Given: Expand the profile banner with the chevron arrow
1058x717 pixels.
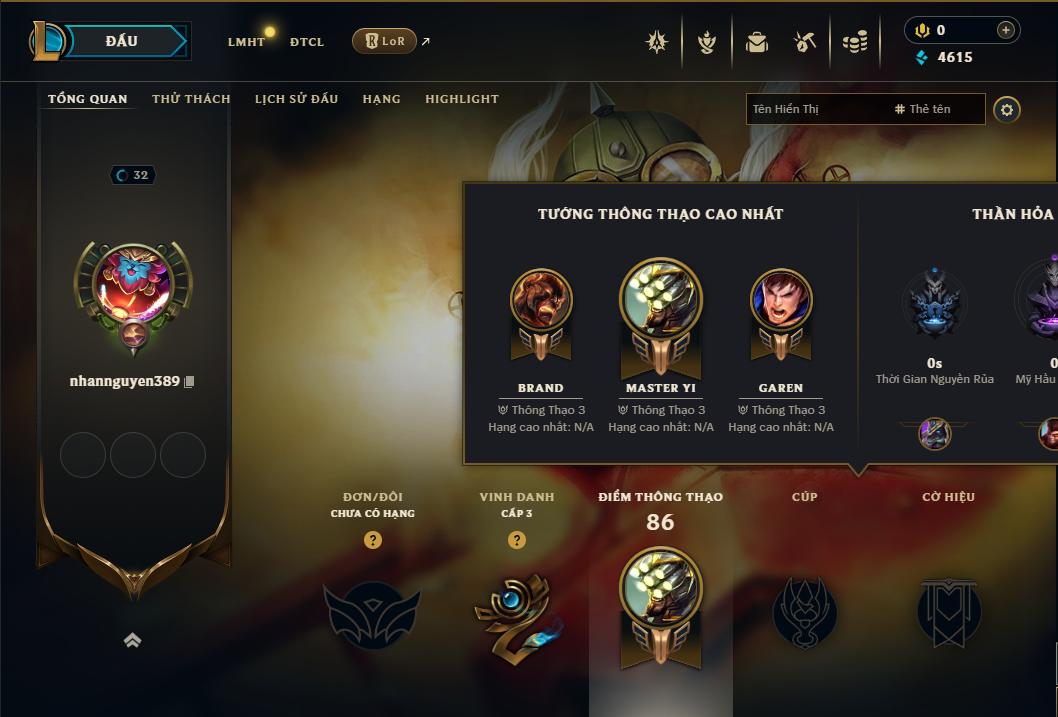Looking at the screenshot, I should pyautogui.click(x=132, y=641).
